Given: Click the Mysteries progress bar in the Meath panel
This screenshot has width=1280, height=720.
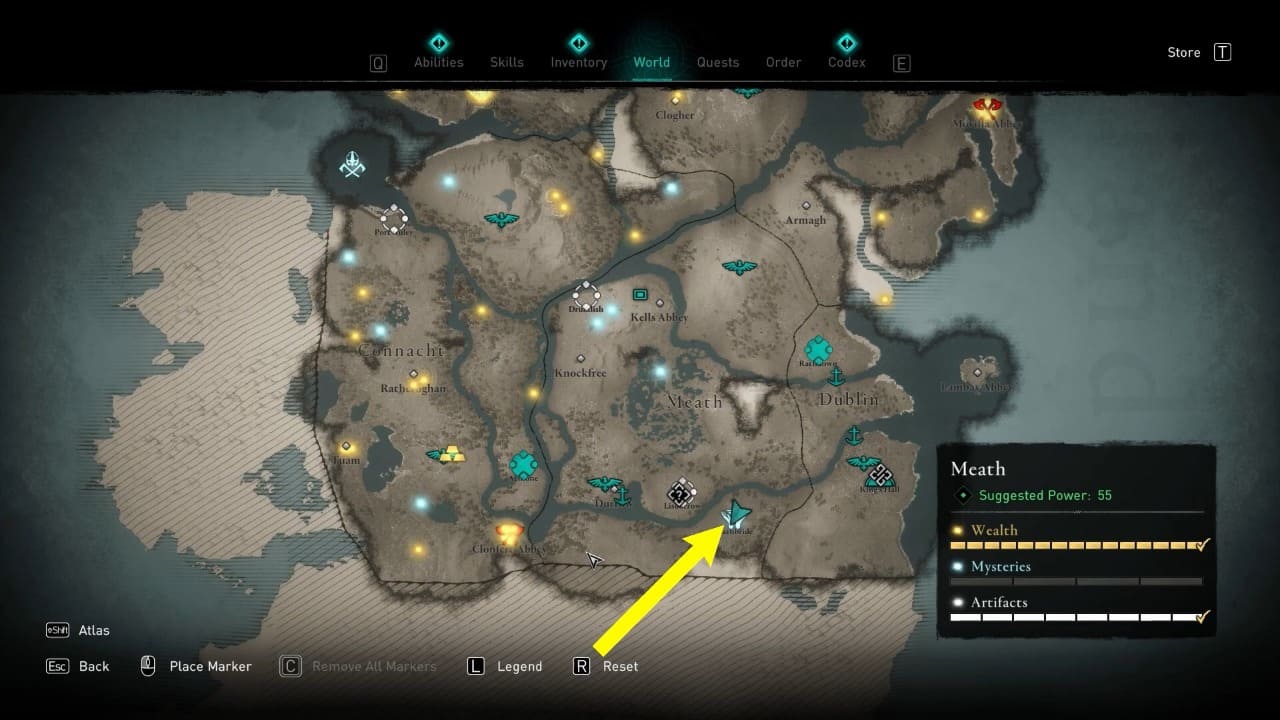Looking at the screenshot, I should pyautogui.click(x=1075, y=581).
